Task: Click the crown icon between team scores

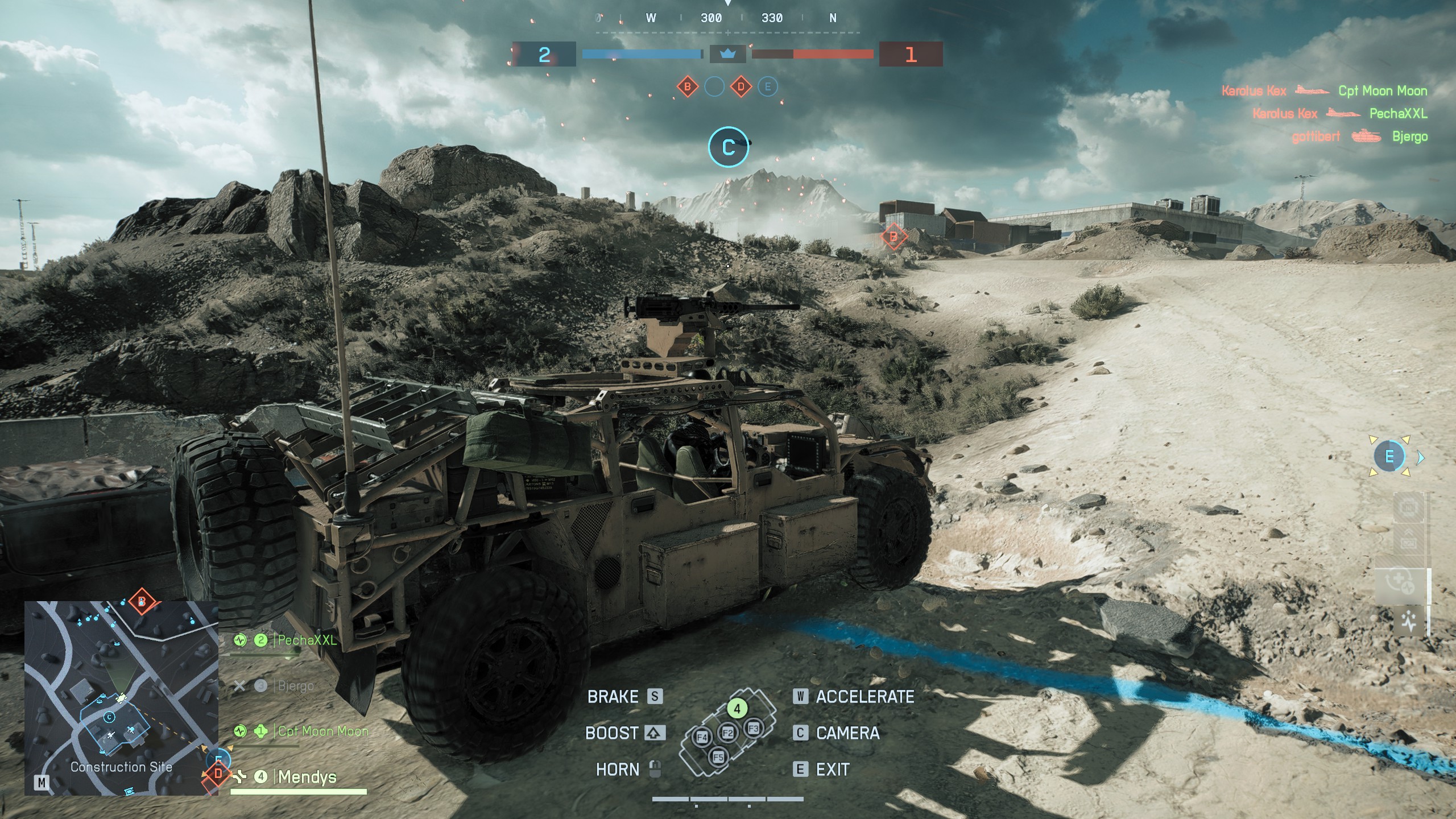Action: coord(727,54)
